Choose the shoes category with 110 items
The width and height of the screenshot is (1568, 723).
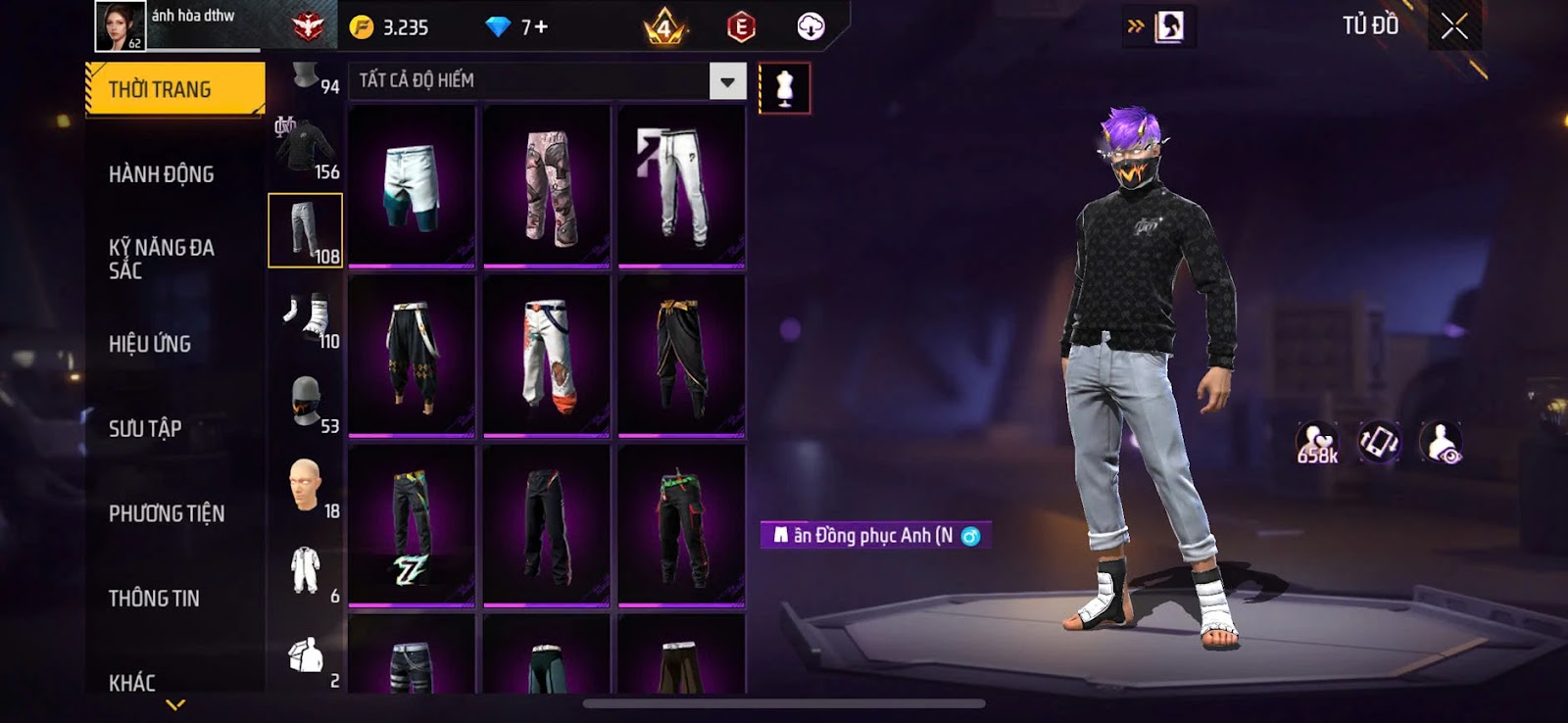(x=306, y=317)
